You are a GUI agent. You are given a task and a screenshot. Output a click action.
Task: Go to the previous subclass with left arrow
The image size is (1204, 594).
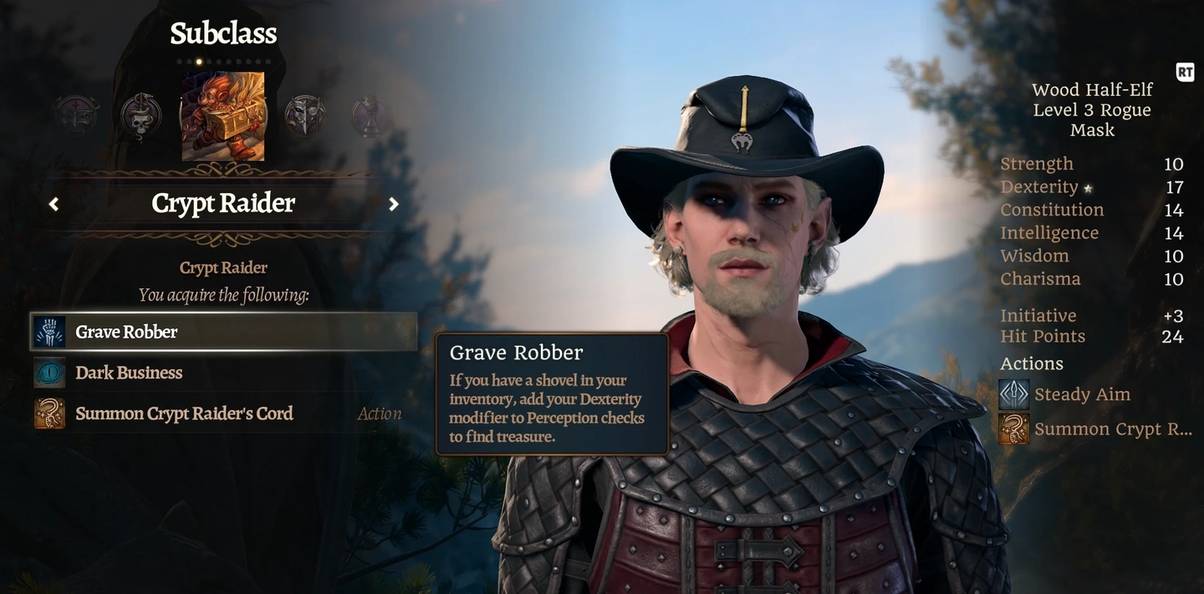pos(54,204)
